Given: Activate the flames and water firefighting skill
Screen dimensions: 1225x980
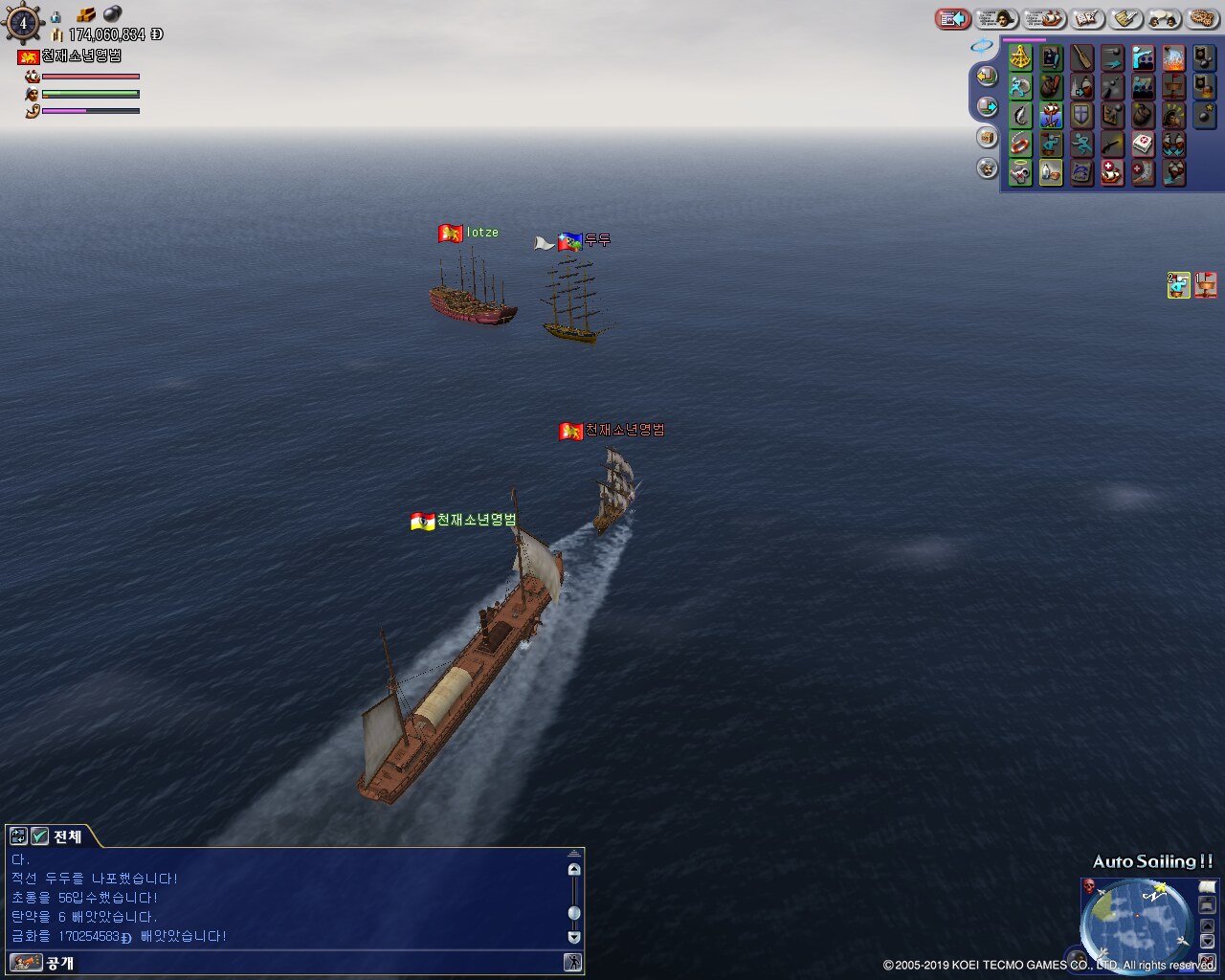Looking at the screenshot, I should pos(1172,57).
